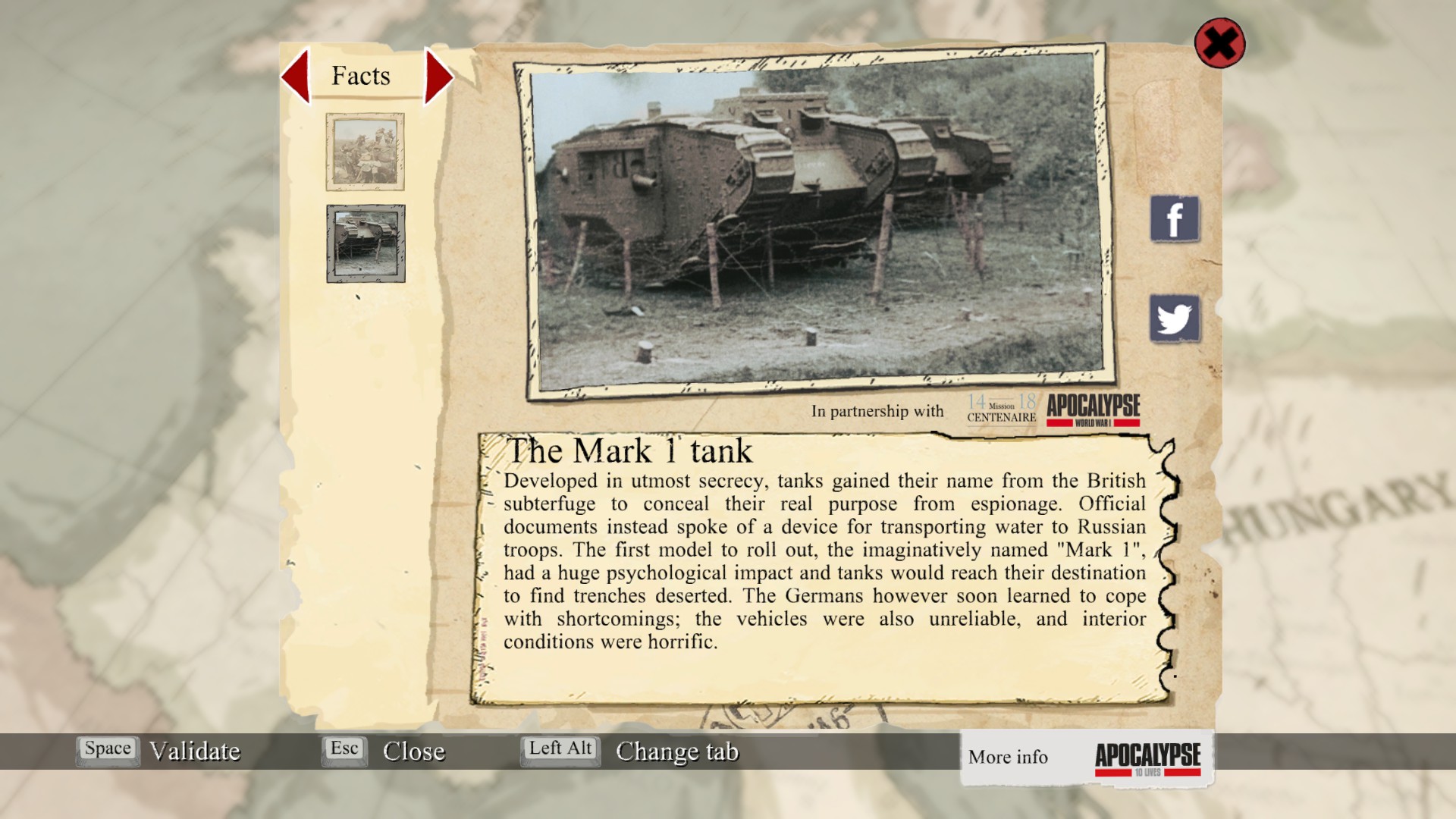Image resolution: width=1456 pixels, height=819 pixels.
Task: Click the Apocalypse World War I logo
Action: 1093,409
